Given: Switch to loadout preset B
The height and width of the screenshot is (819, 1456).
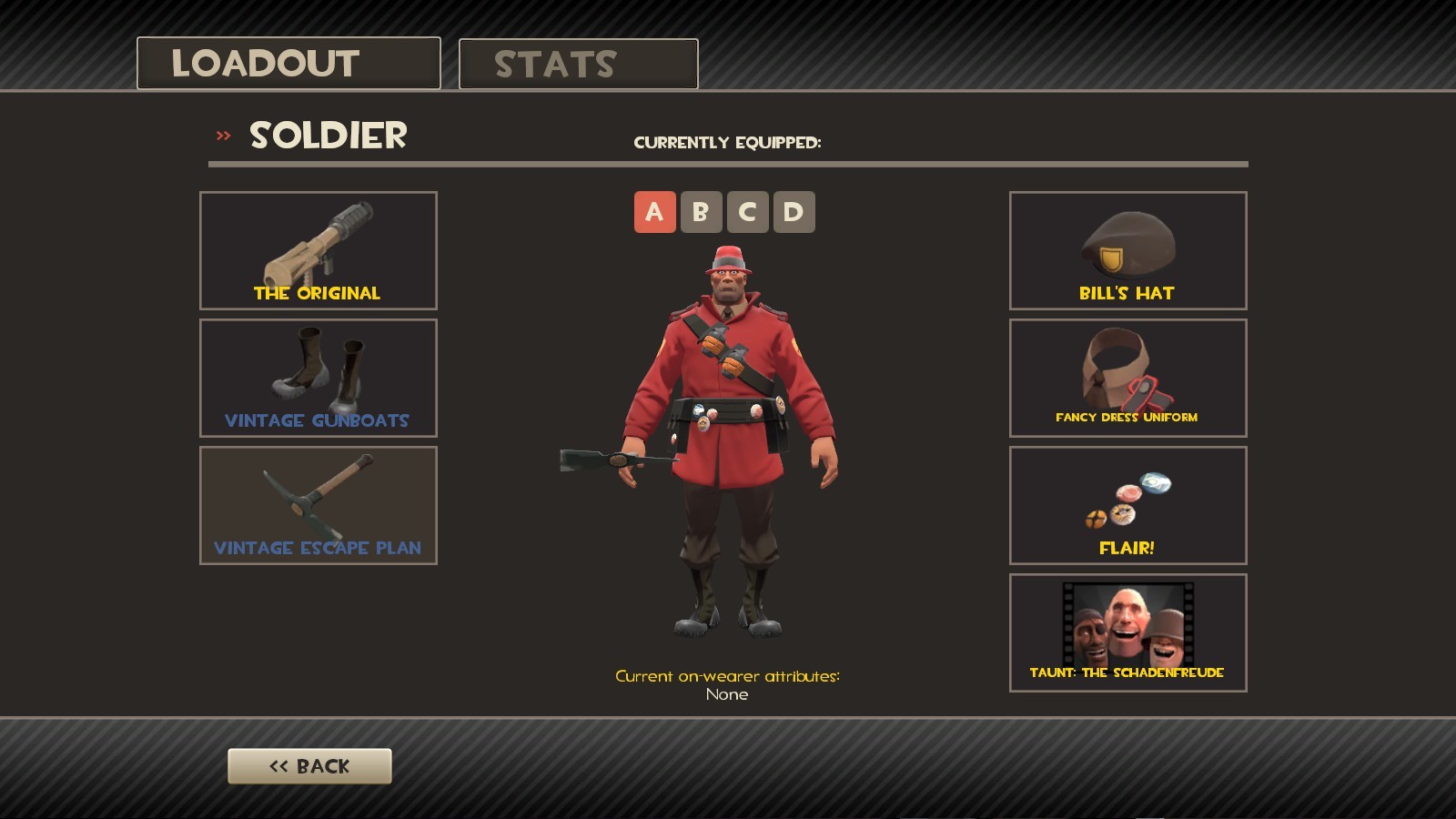Looking at the screenshot, I should click(x=700, y=211).
